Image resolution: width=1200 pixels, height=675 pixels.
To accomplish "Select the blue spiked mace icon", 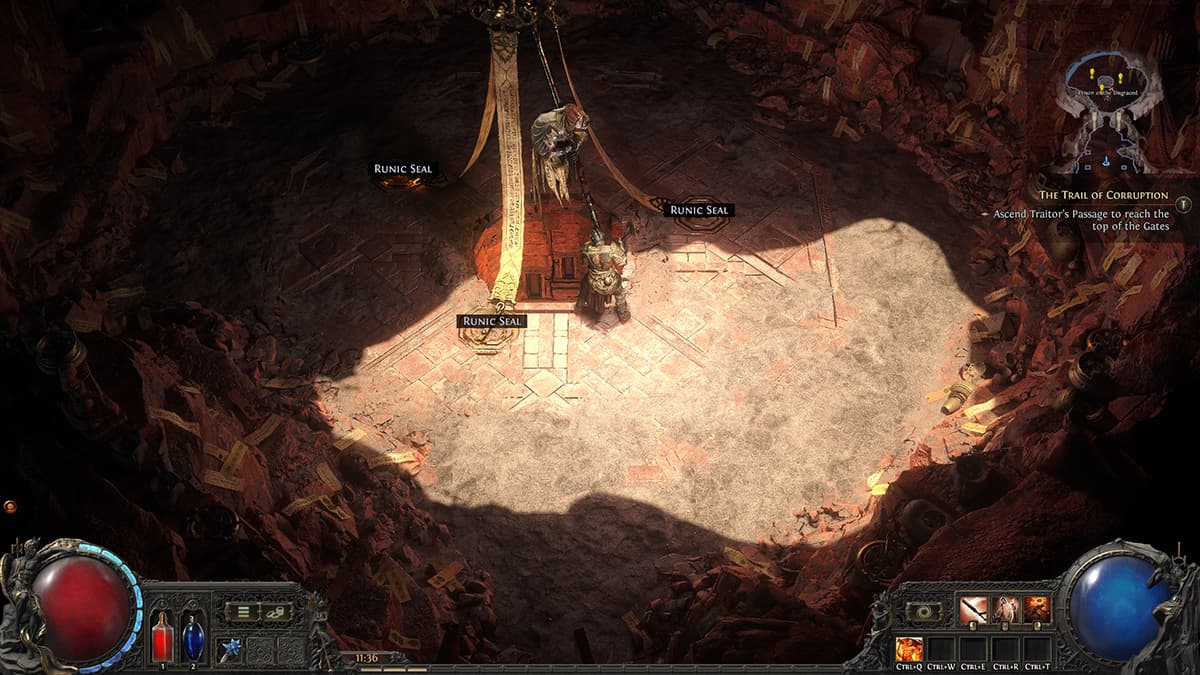I will [x=231, y=648].
